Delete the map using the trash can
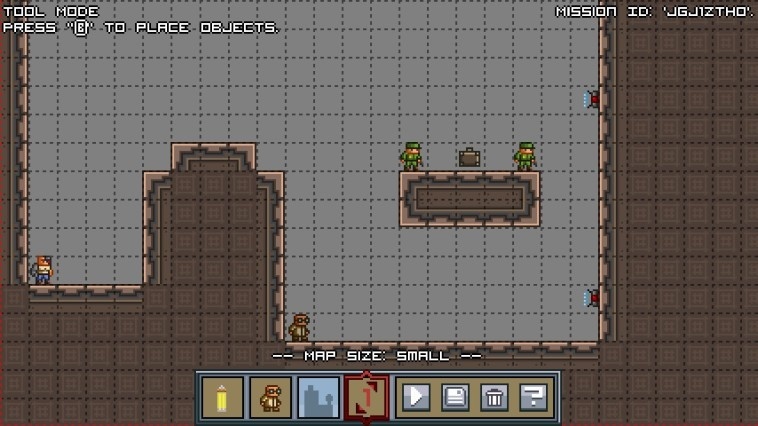The image size is (758, 426). click(x=494, y=397)
